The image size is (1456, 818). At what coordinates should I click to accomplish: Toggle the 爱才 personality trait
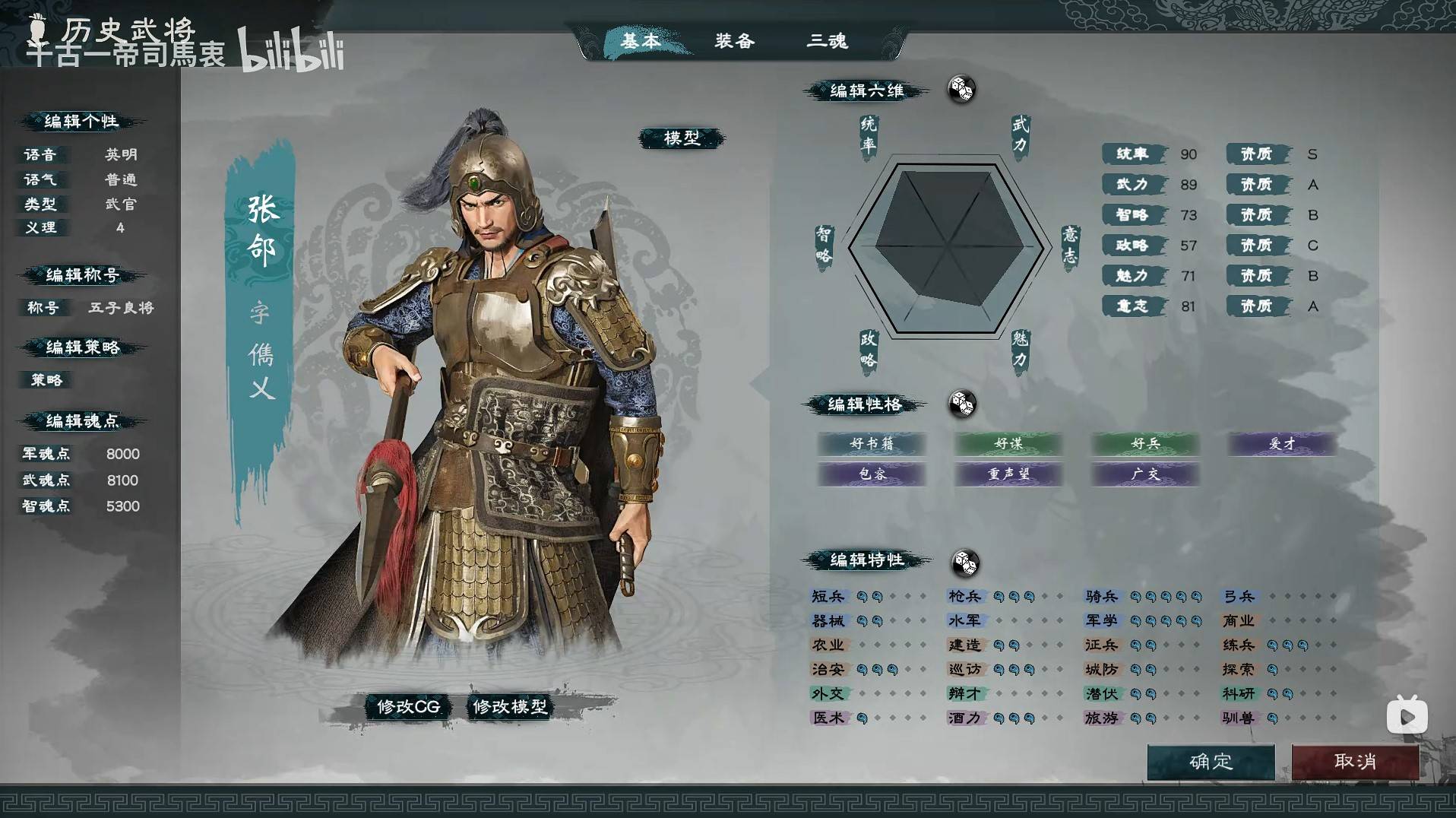[x=1280, y=444]
